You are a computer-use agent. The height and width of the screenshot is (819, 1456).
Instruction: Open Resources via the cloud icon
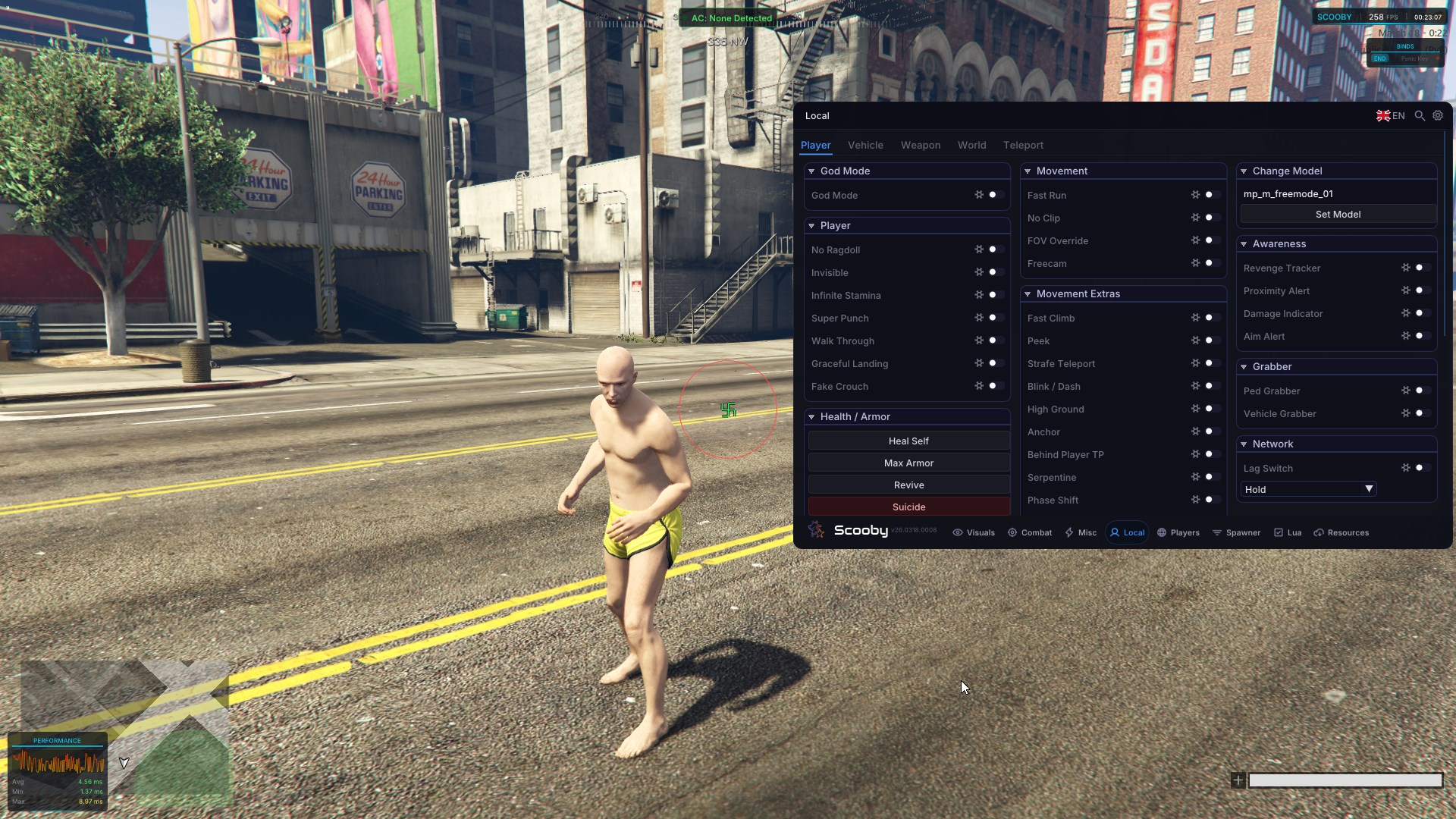coord(1319,532)
